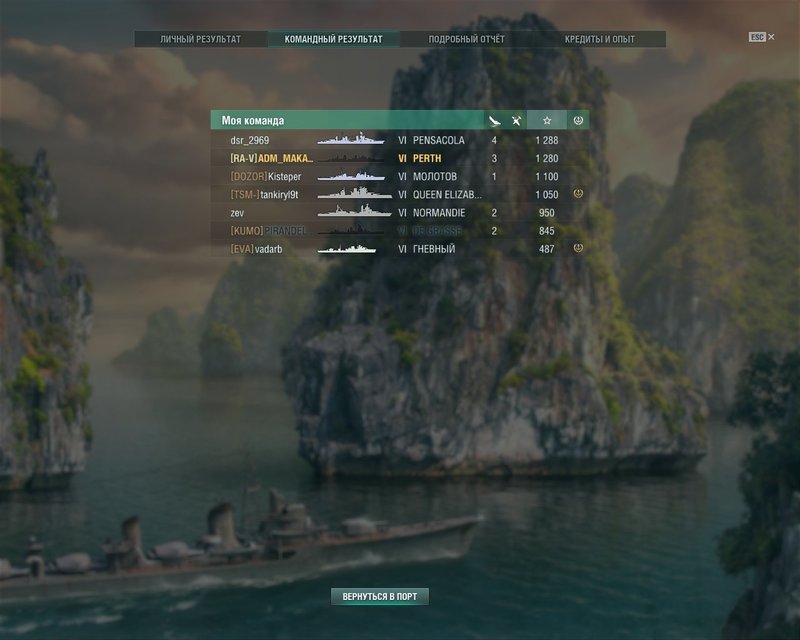Choose Kisteper's Молотов row
The image size is (800, 640).
(400, 177)
